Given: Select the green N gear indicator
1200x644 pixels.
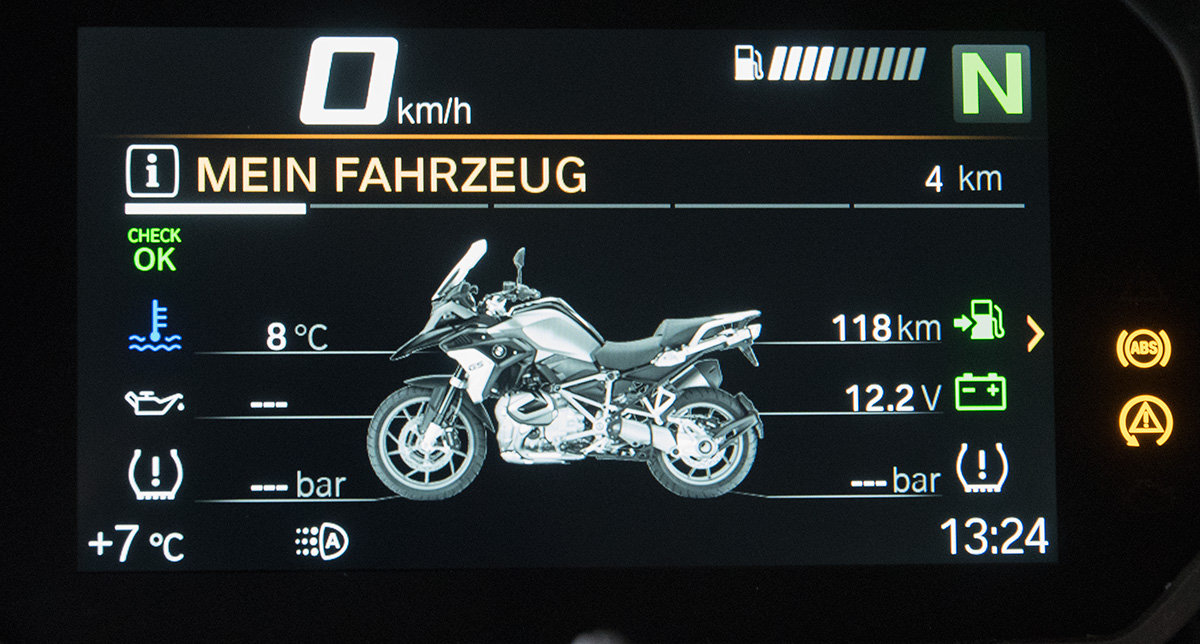Looking at the screenshot, I should [x=991, y=82].
